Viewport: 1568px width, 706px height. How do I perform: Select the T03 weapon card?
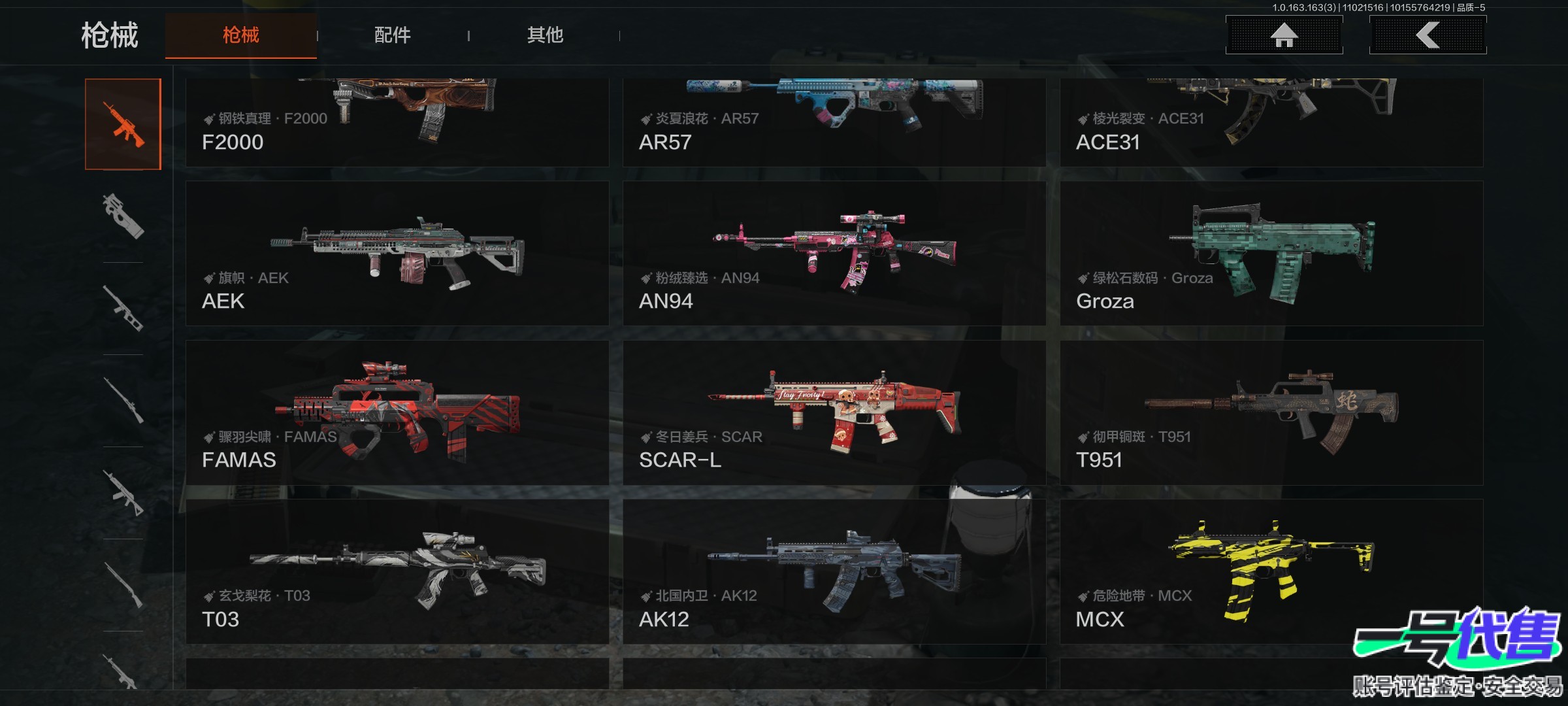[x=397, y=571]
